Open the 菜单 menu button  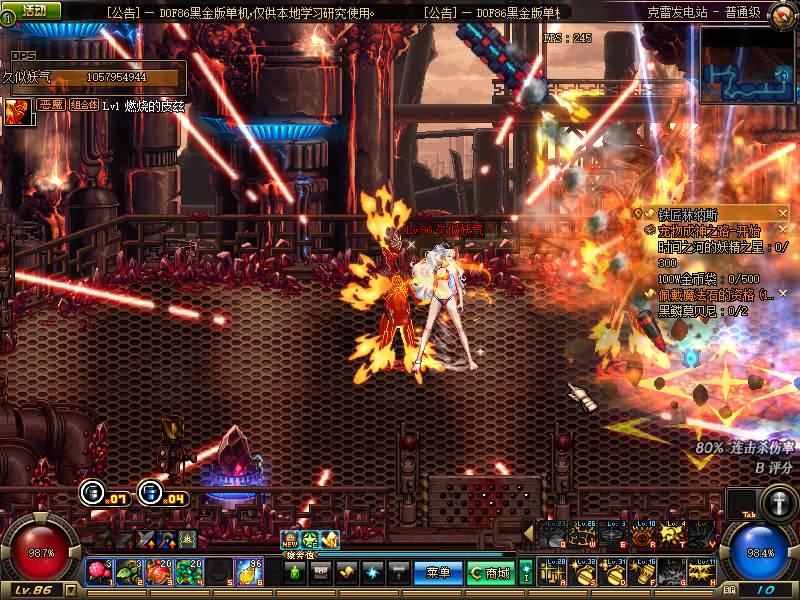(438, 573)
